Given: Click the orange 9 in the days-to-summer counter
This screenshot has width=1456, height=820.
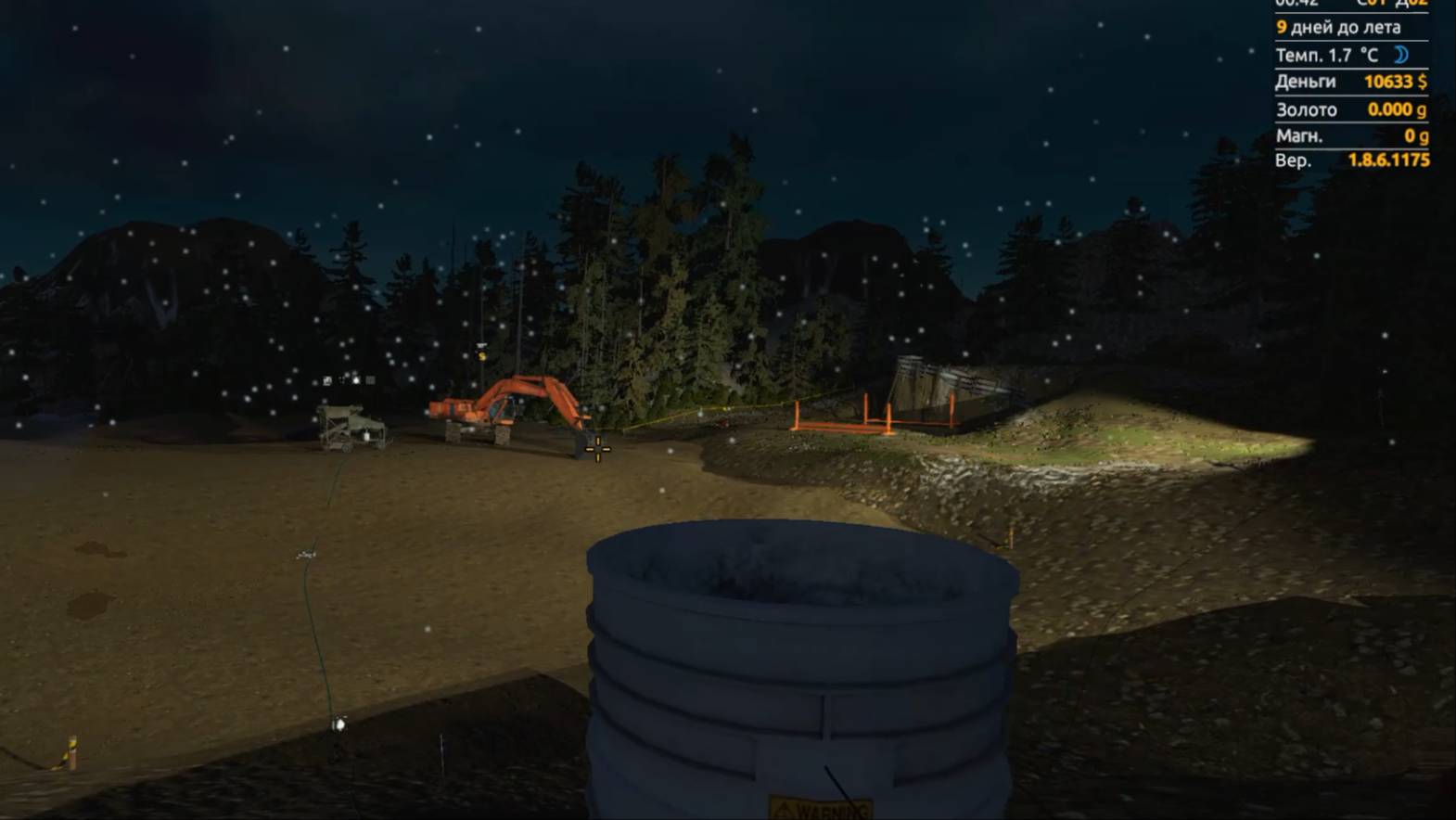Looking at the screenshot, I should [x=1281, y=28].
